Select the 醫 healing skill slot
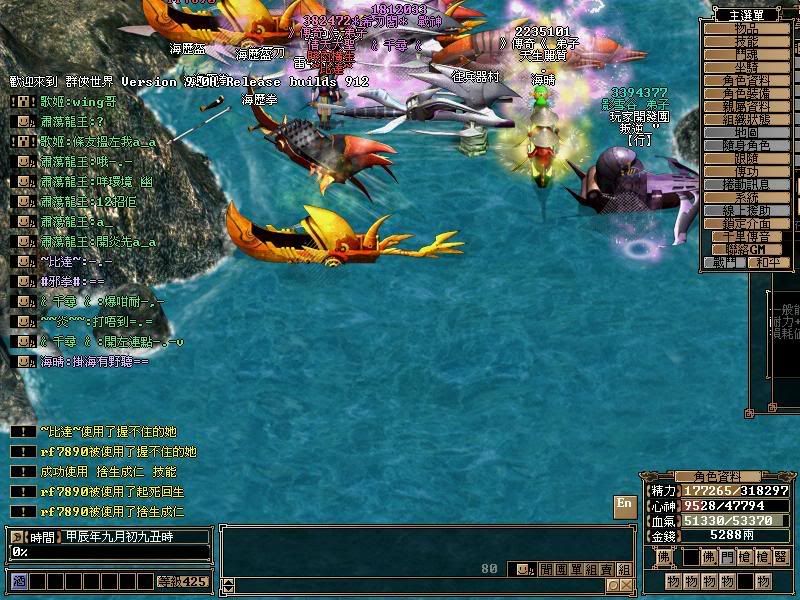 (781, 557)
